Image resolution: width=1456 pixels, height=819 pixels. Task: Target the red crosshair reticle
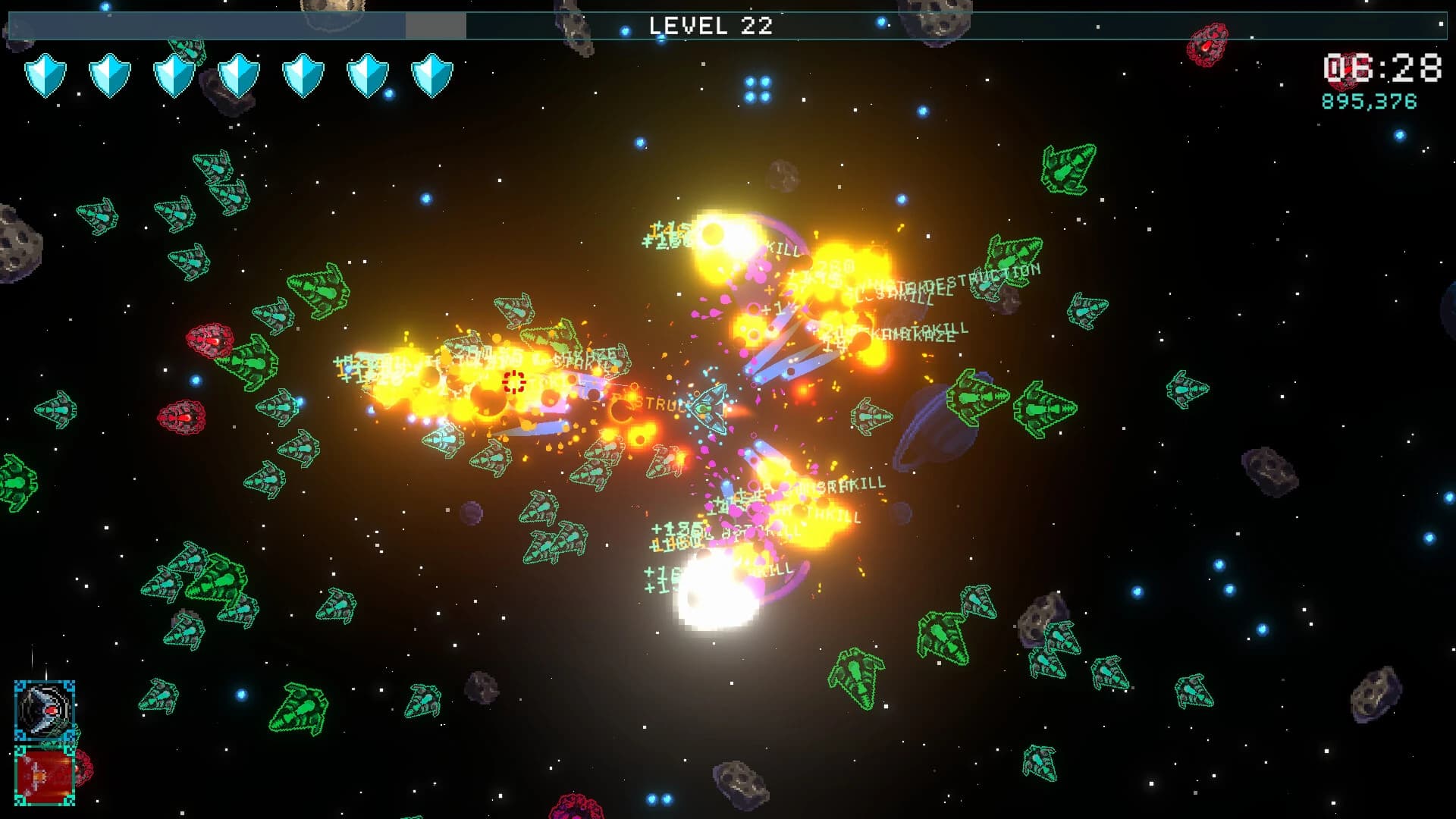[514, 383]
